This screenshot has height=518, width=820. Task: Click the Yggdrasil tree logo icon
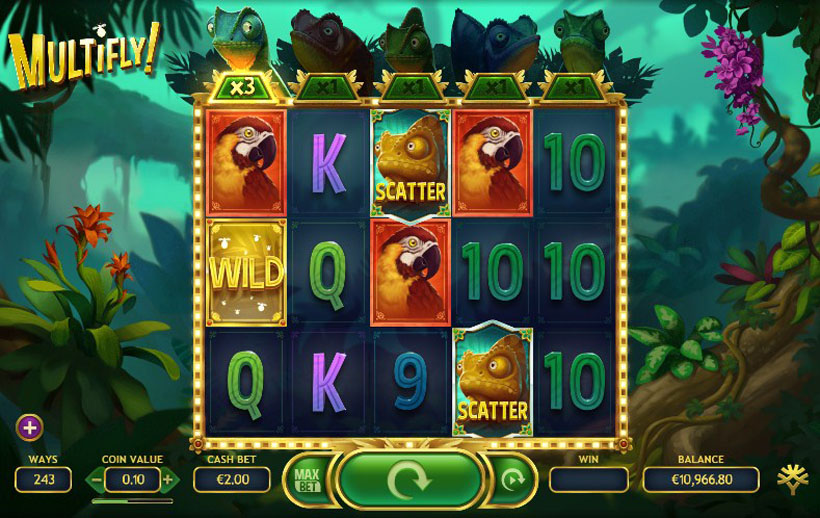(794, 478)
